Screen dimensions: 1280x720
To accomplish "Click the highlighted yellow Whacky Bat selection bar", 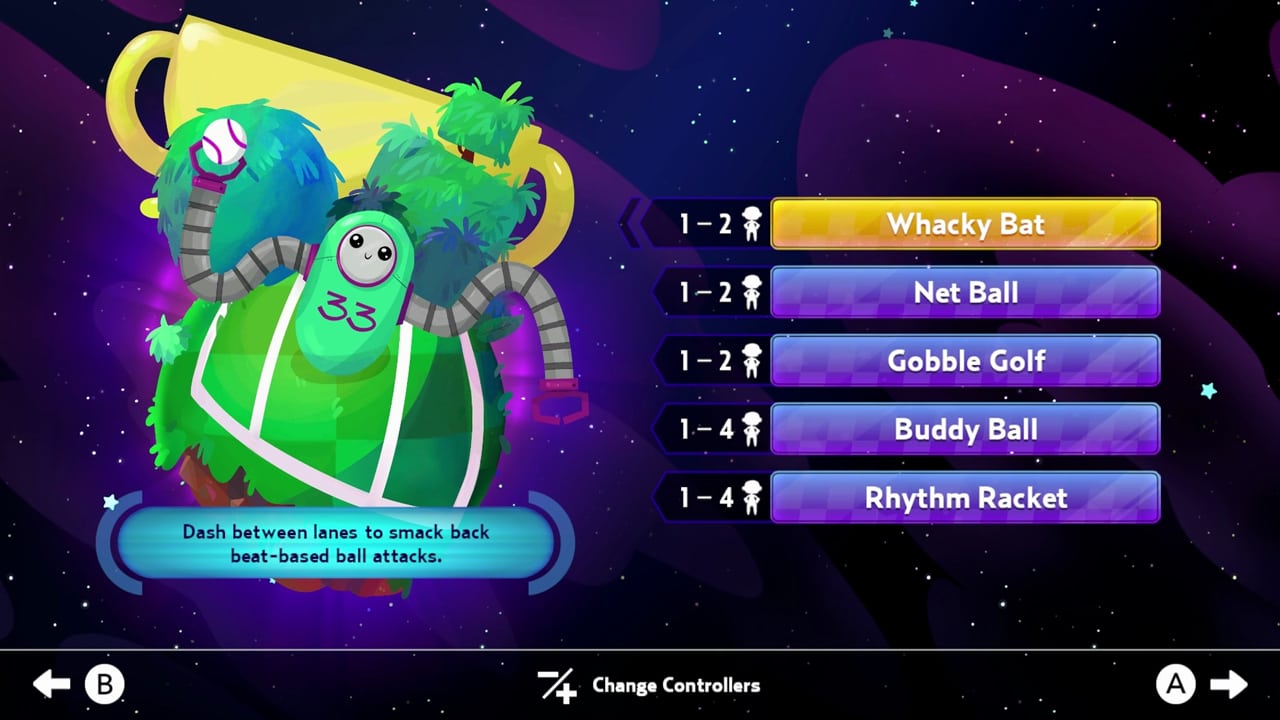I will click(x=965, y=224).
